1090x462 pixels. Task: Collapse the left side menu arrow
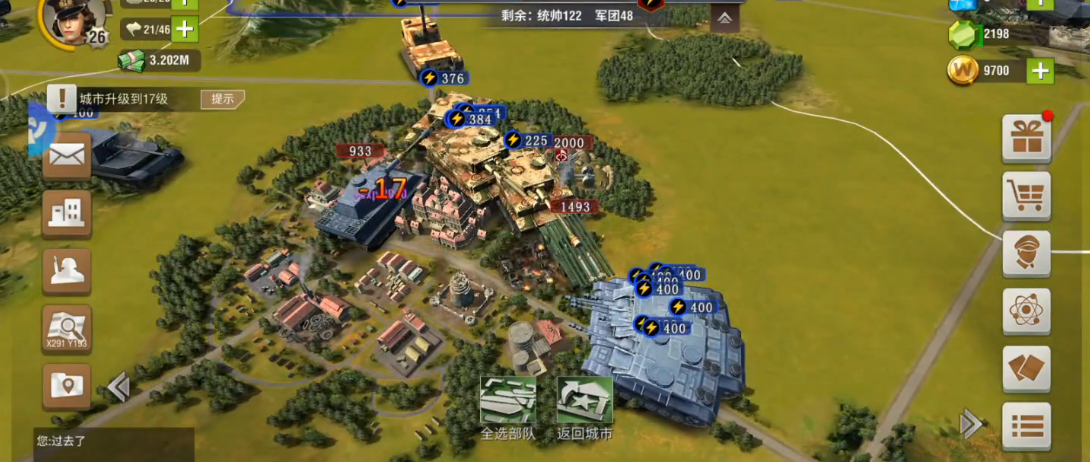coord(118,387)
